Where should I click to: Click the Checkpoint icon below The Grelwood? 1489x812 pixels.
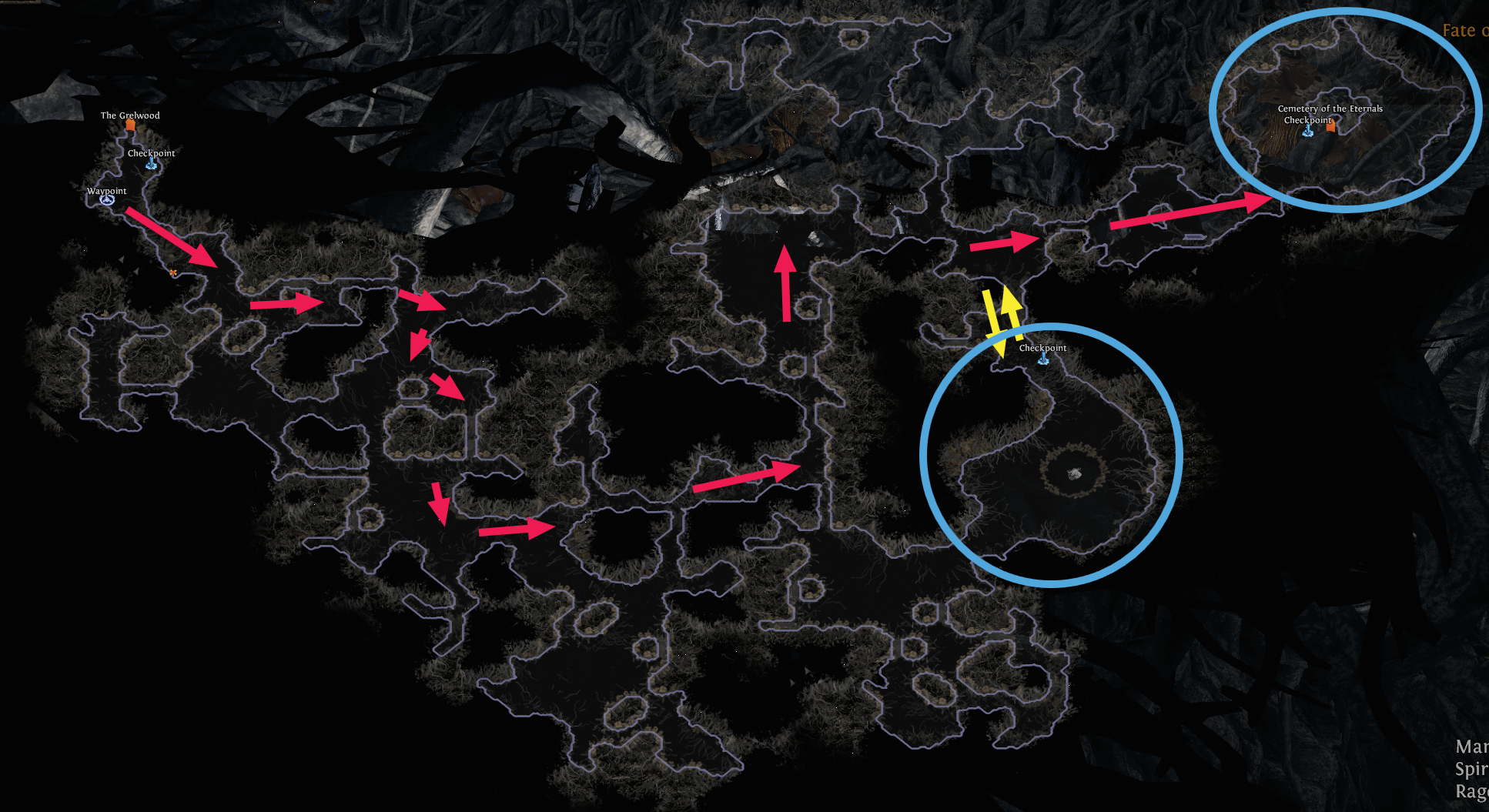point(152,164)
